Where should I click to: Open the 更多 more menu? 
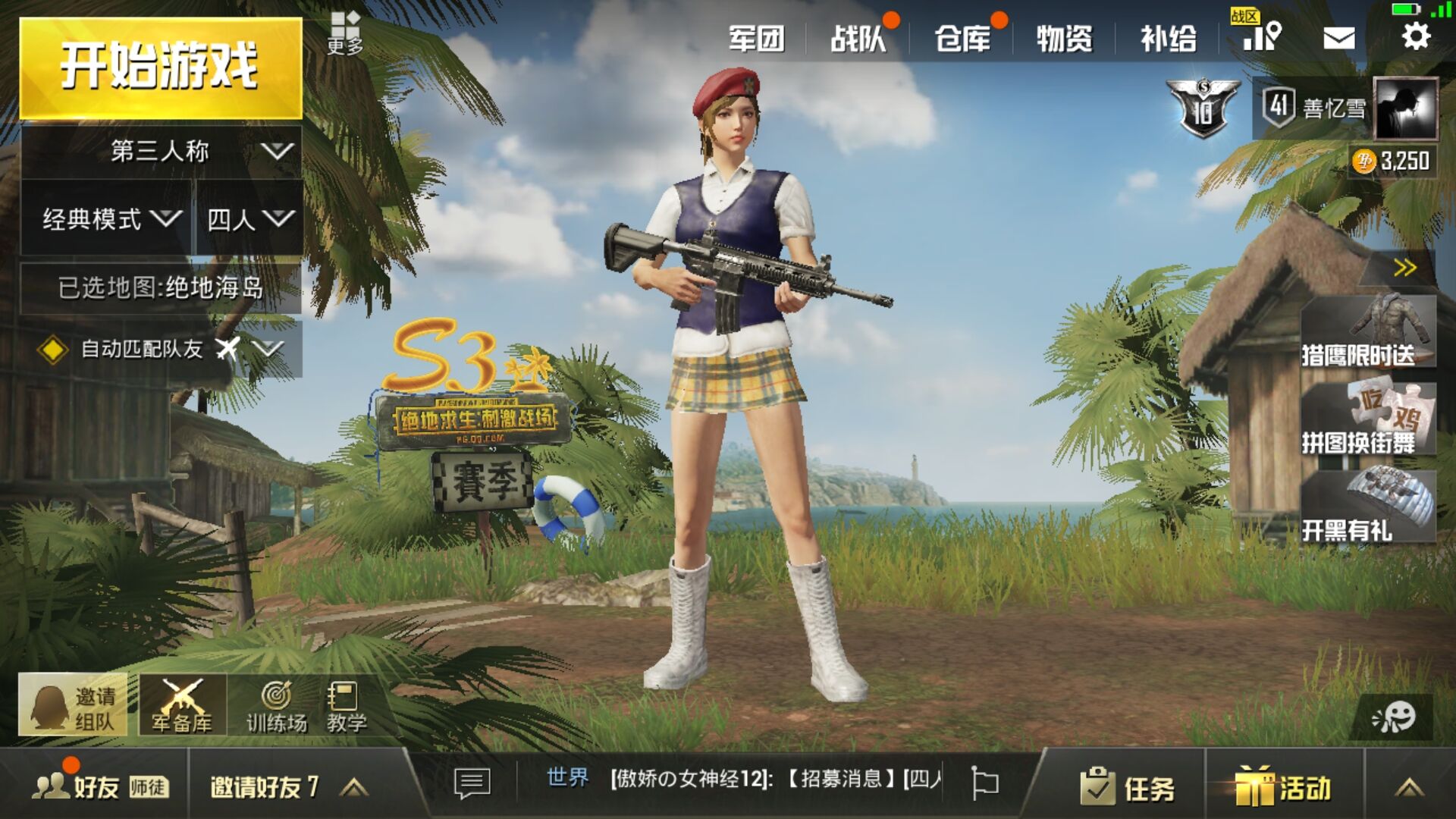click(345, 34)
